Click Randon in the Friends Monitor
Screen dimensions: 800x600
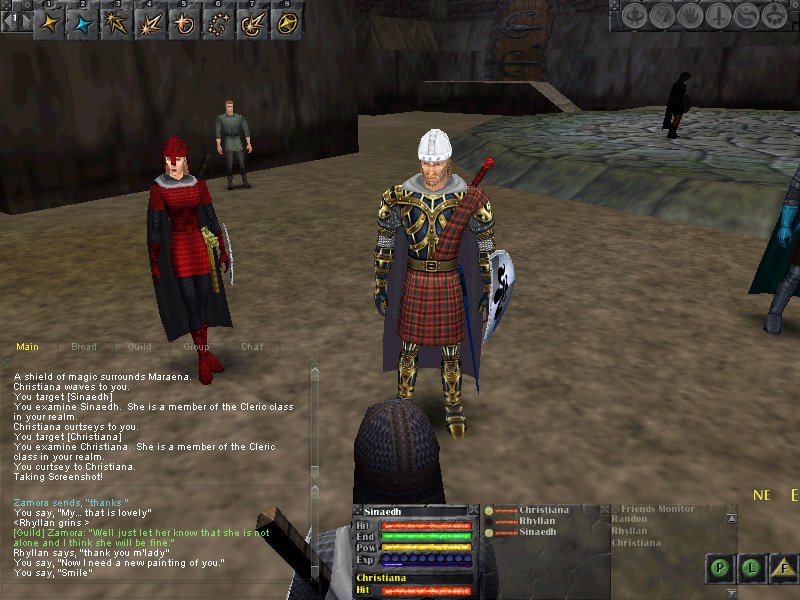pos(629,520)
